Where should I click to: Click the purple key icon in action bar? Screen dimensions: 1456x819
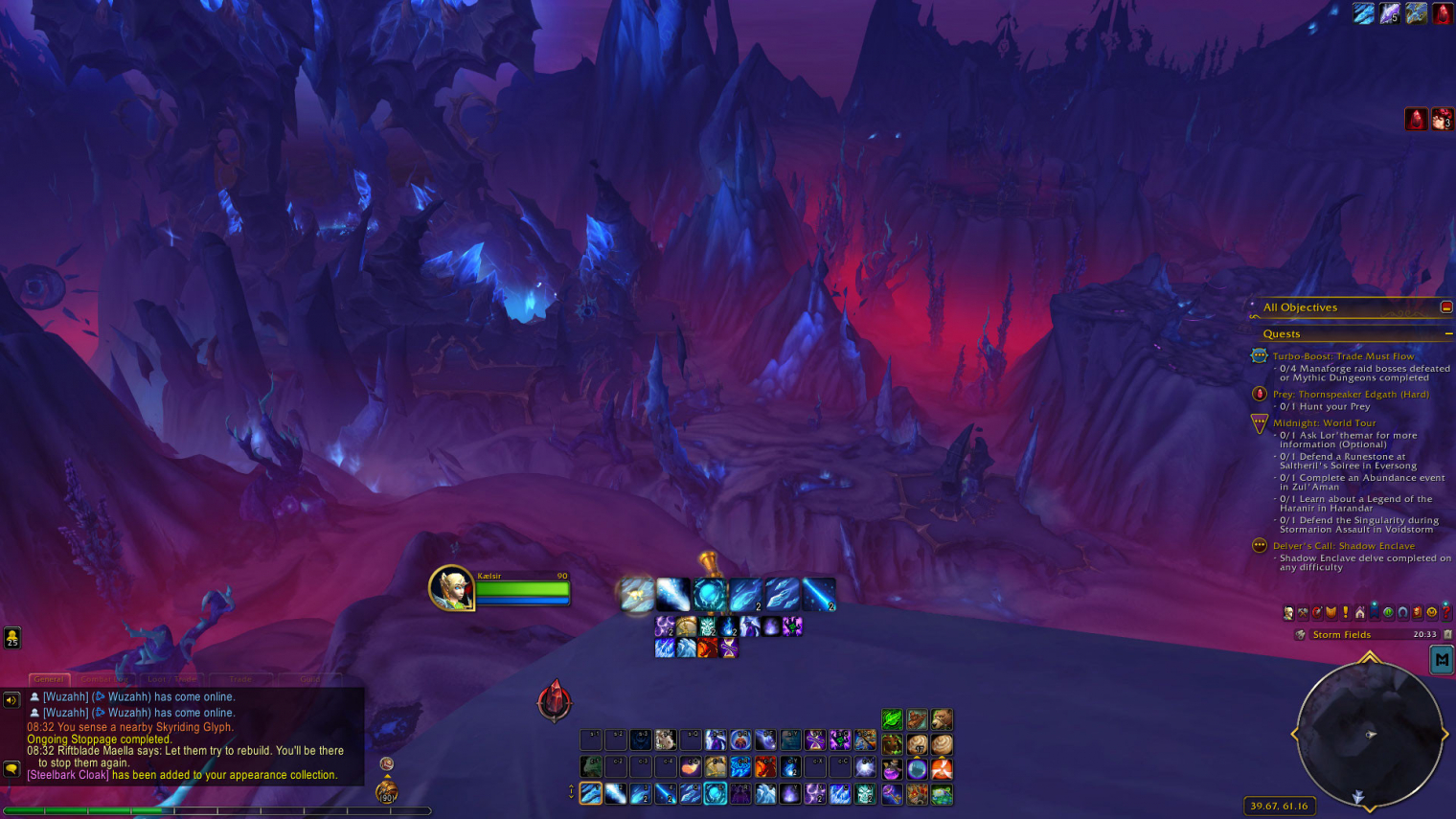click(x=892, y=794)
